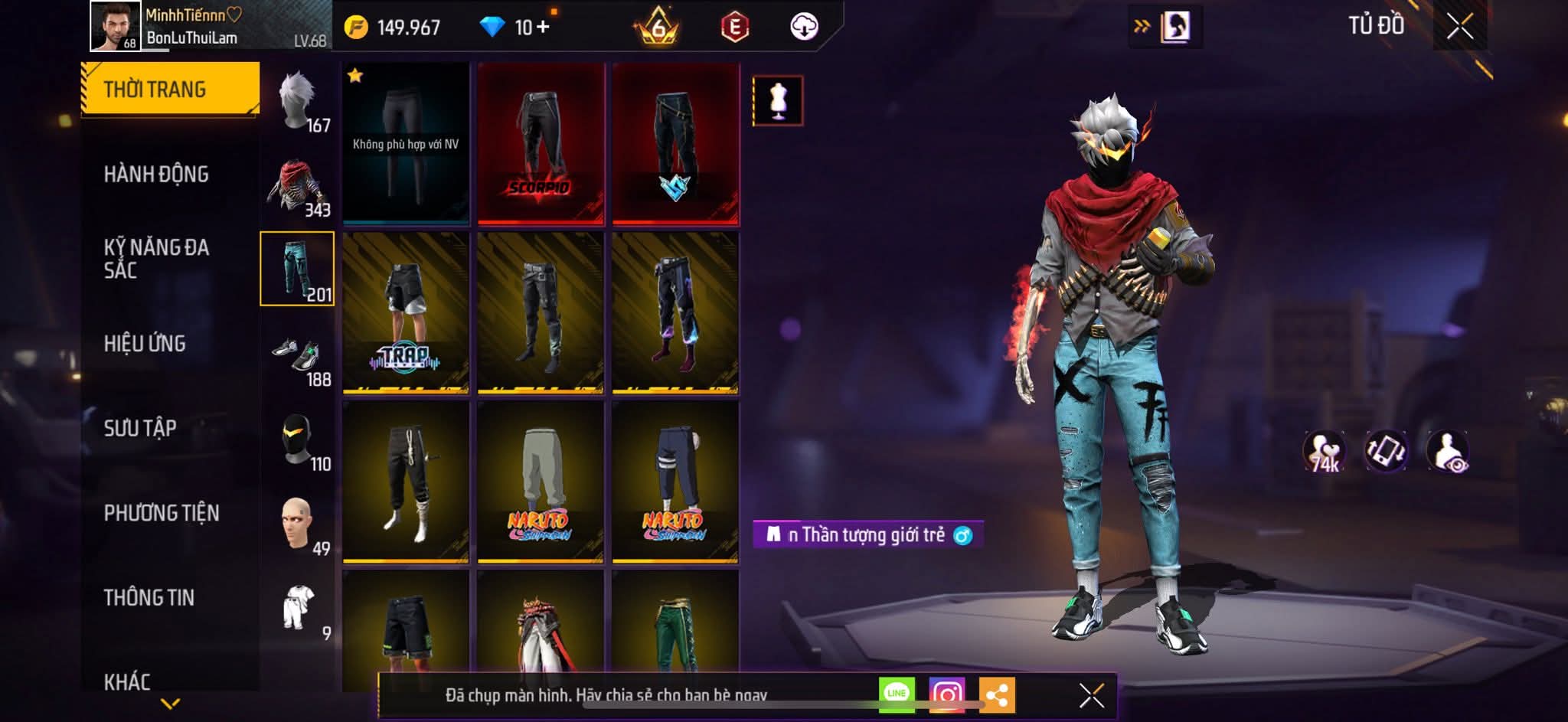Click the mannequin outfit preset icon
Image resolution: width=1568 pixels, height=722 pixels.
778,101
